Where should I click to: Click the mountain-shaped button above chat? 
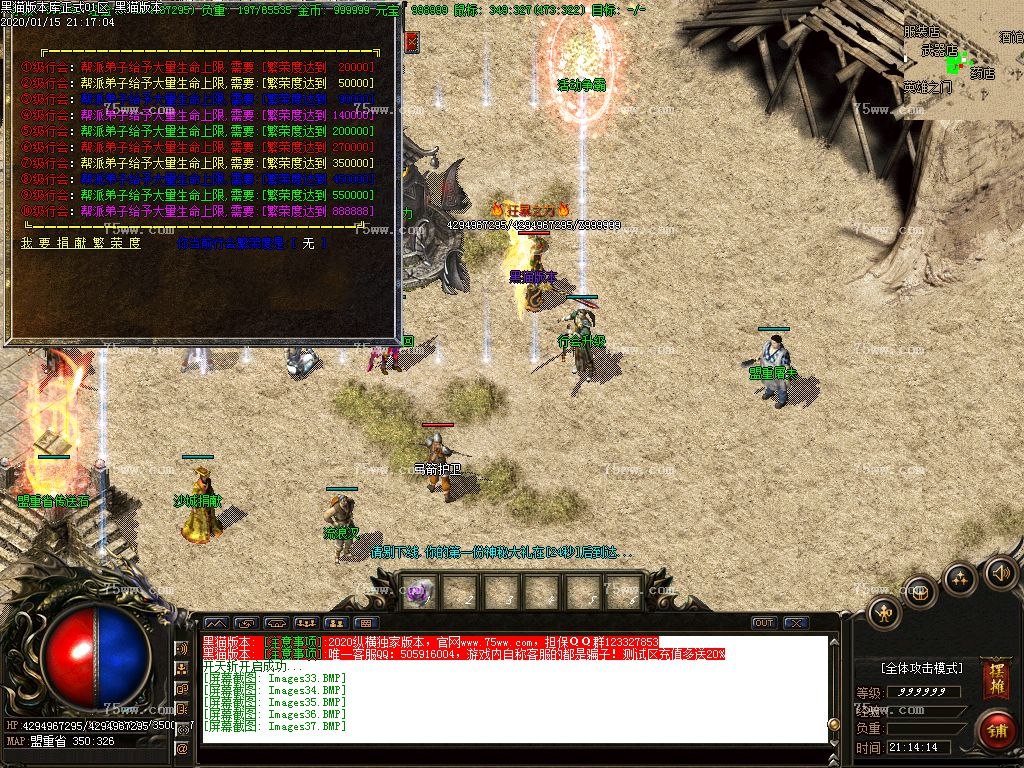click(x=216, y=623)
